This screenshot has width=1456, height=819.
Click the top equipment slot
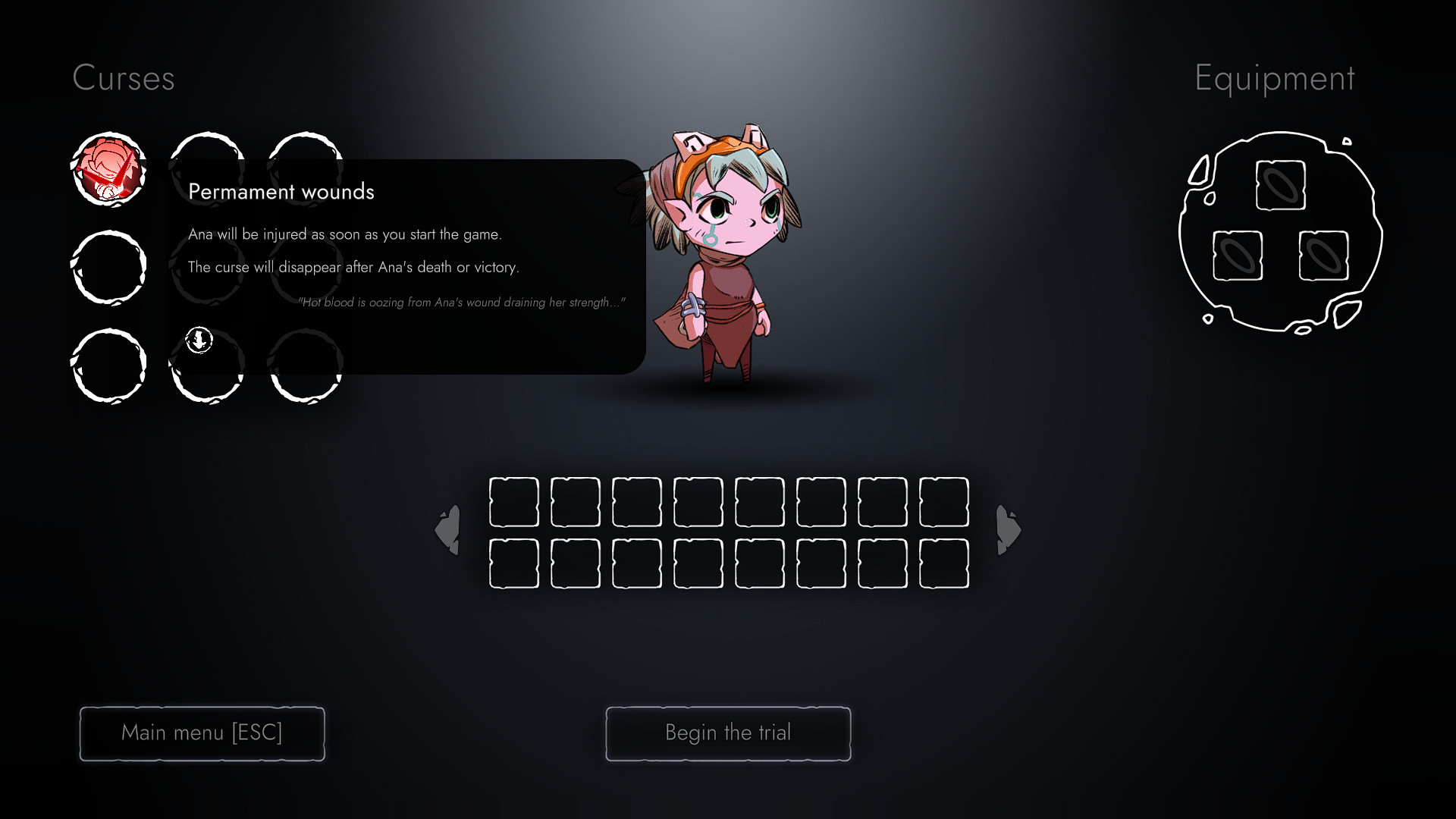[x=1280, y=184]
